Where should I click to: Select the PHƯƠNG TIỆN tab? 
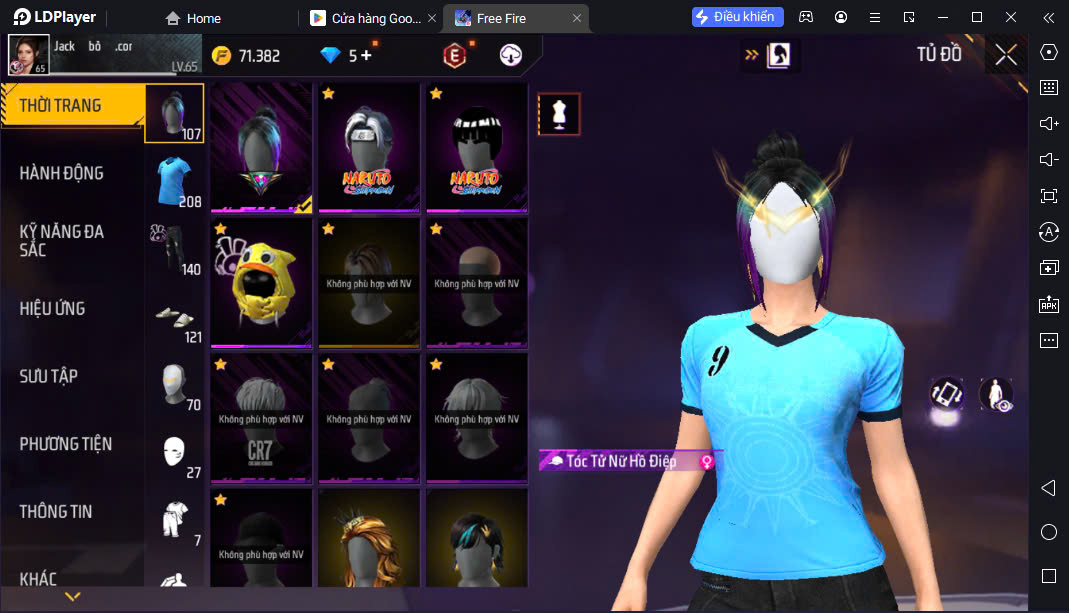(66, 444)
